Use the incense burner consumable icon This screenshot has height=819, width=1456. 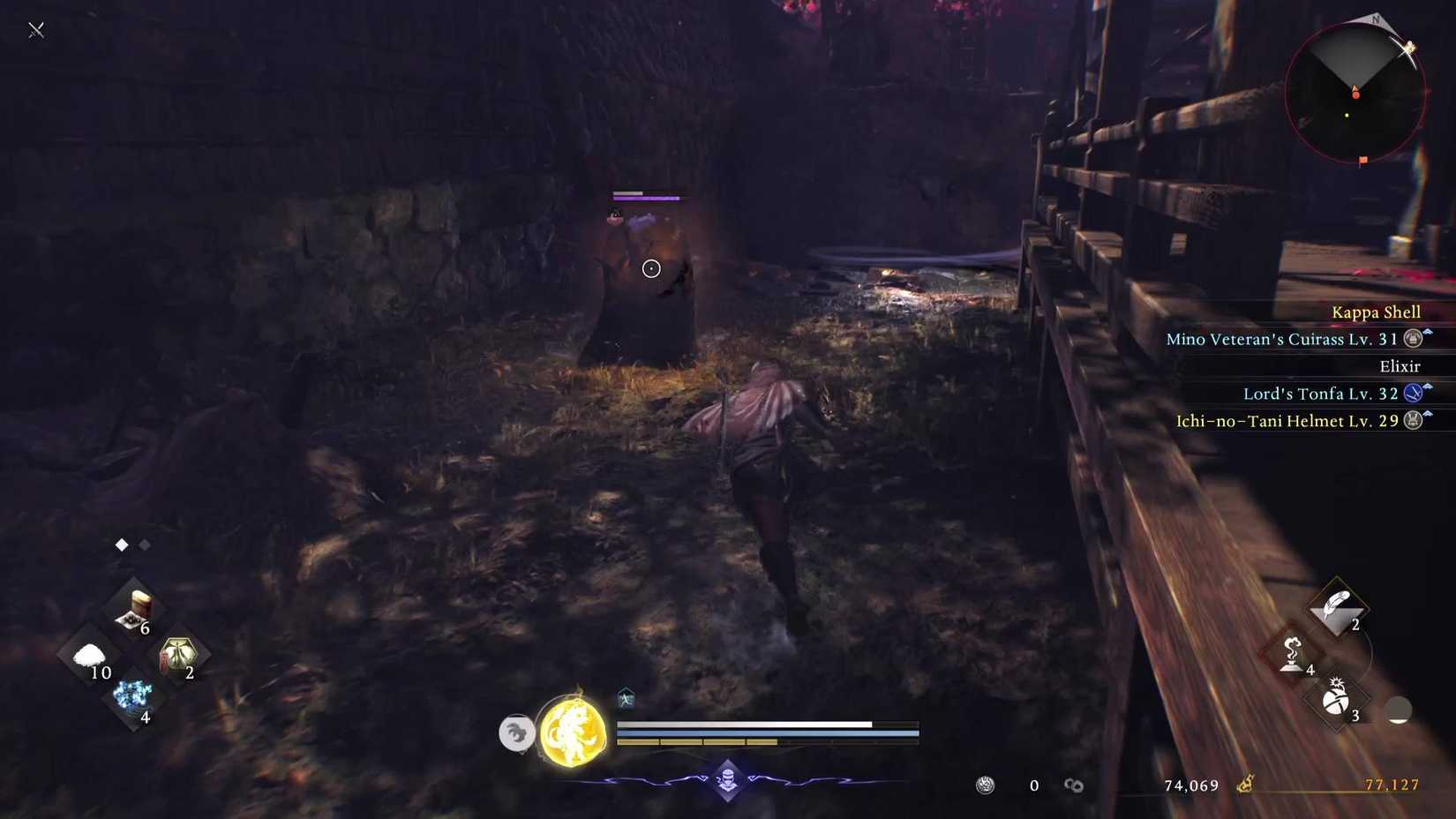[x=1290, y=664]
